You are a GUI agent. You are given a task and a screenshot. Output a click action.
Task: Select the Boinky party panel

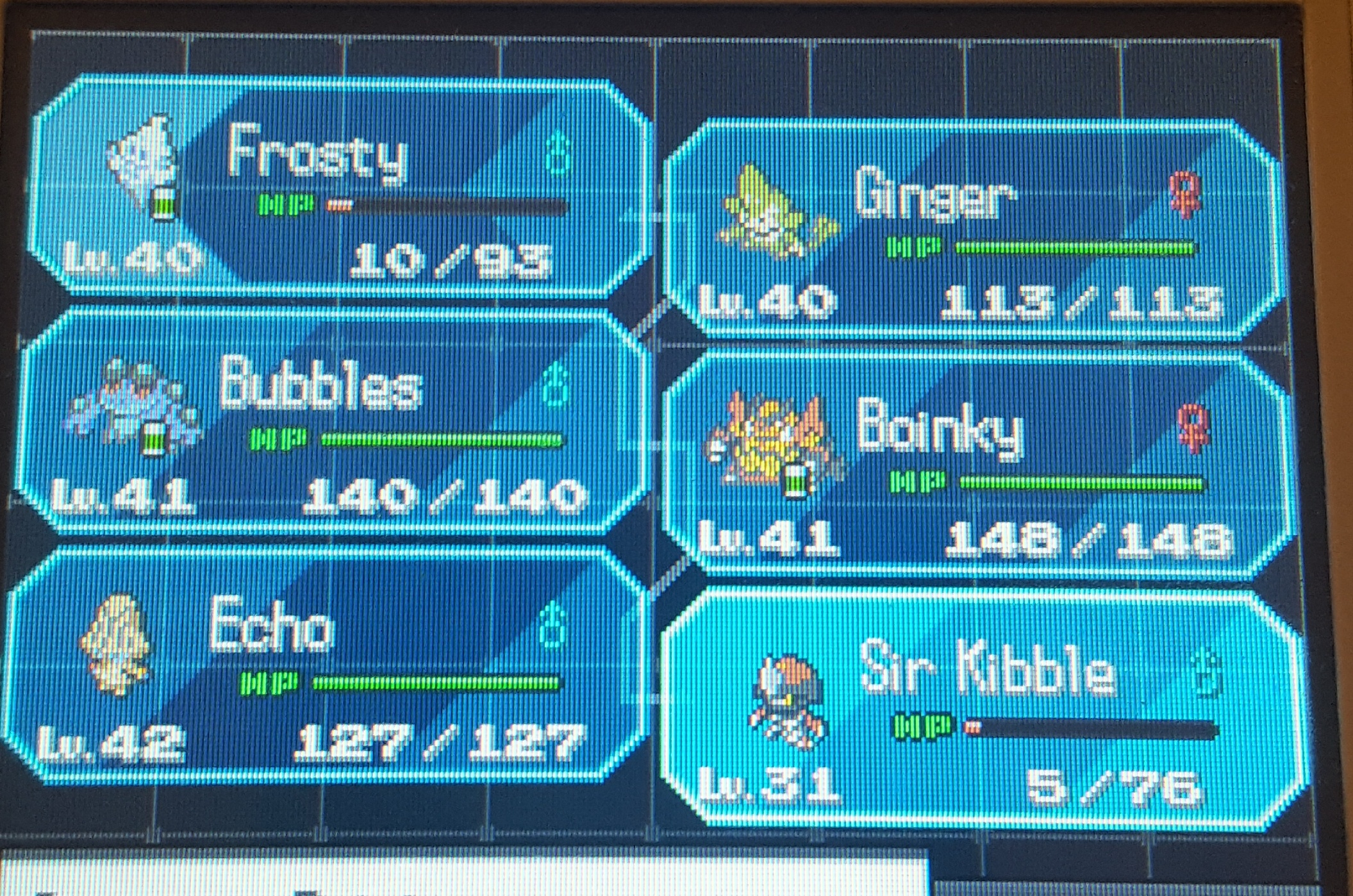point(974,465)
